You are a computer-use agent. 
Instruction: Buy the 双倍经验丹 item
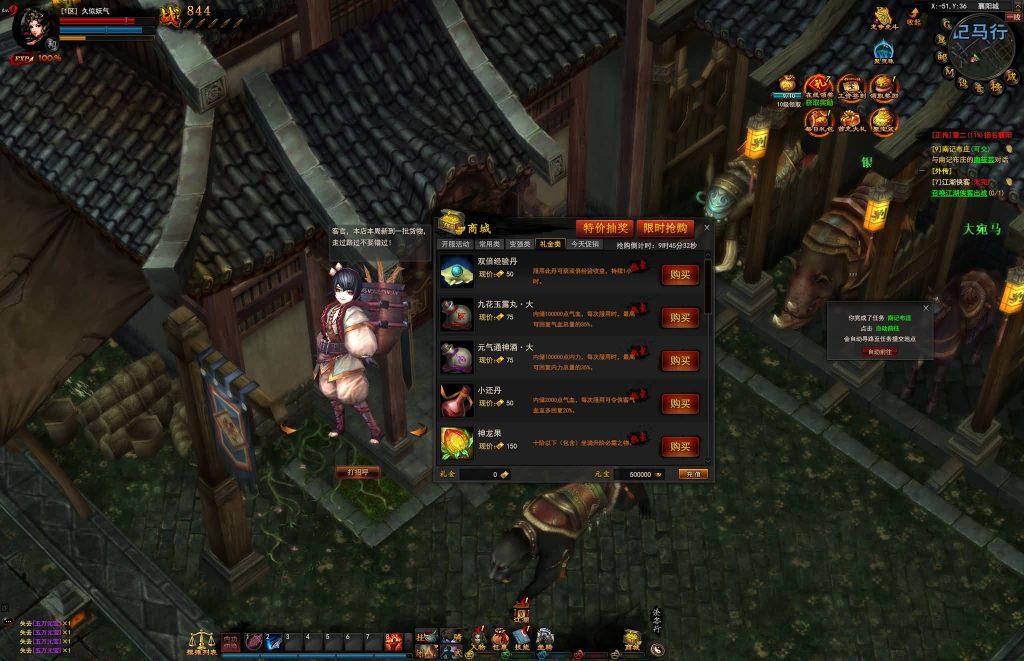pyautogui.click(x=679, y=275)
